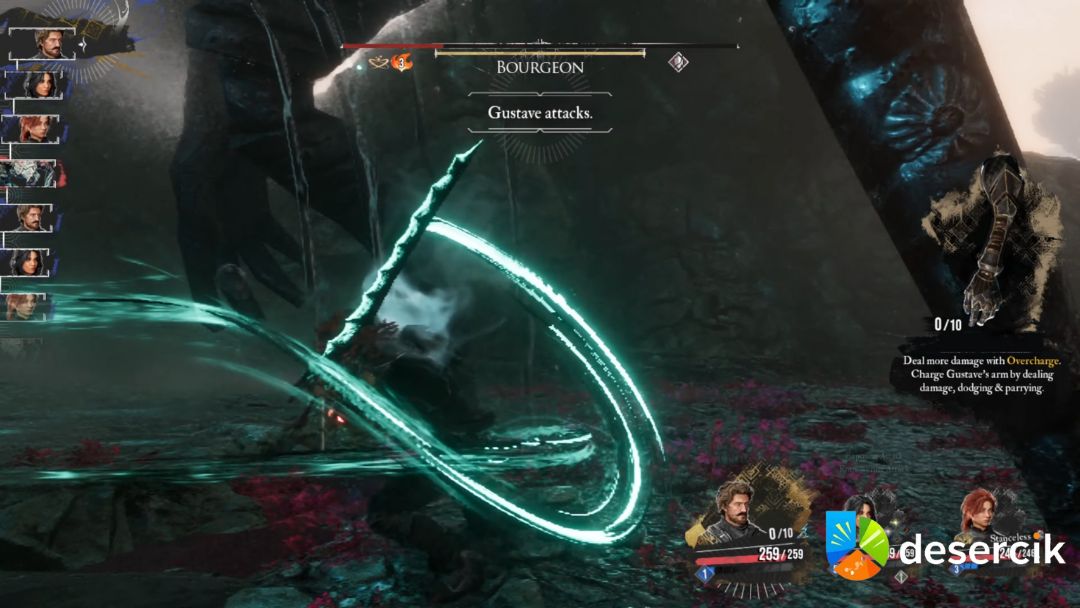1080x608 pixels.
Task: Select the diamond shield icon beside Bourgeon's bar
Action: tap(678, 63)
